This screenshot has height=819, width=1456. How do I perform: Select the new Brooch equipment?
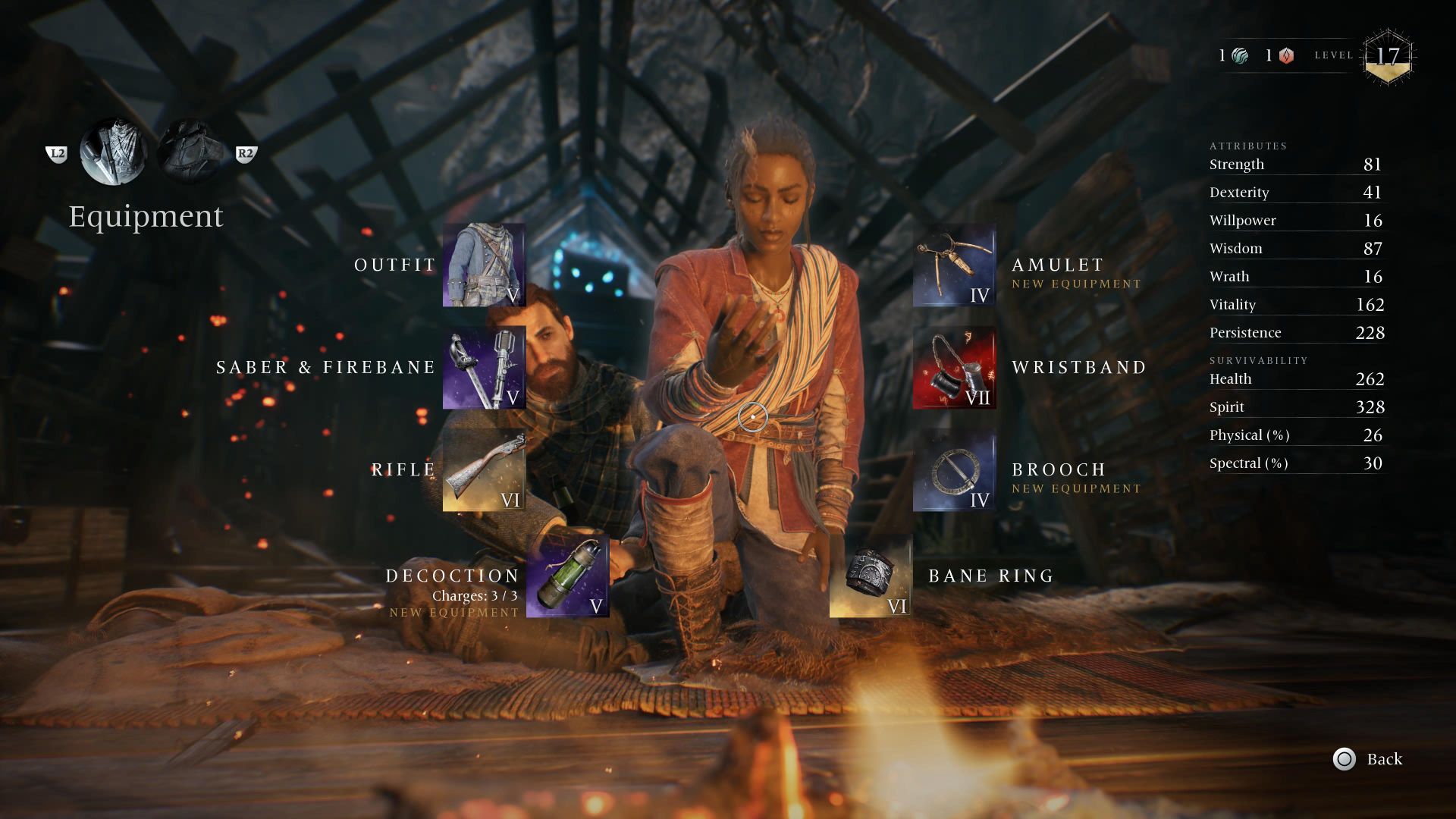click(954, 470)
